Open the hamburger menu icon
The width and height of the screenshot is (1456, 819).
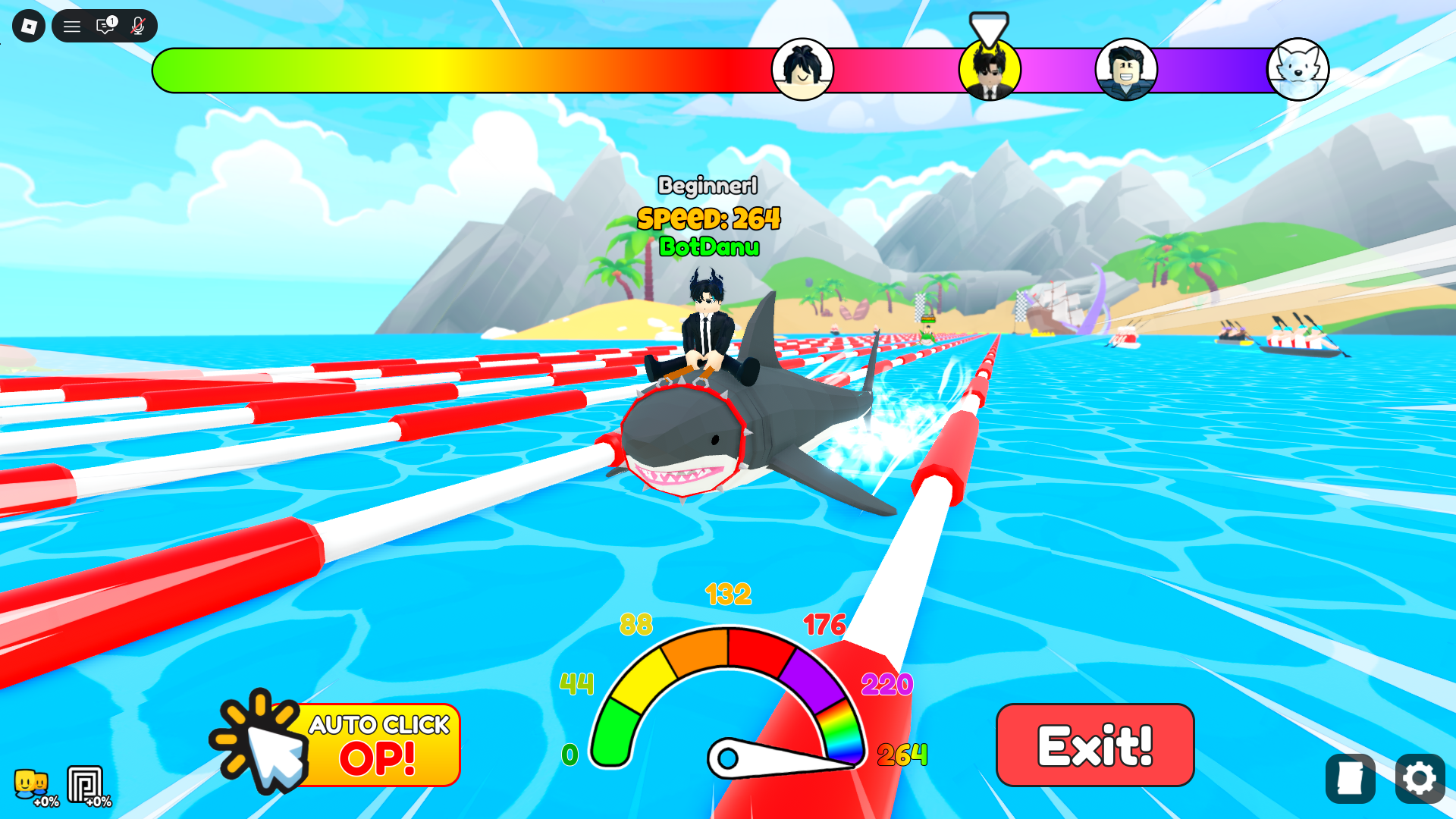pyautogui.click(x=72, y=26)
